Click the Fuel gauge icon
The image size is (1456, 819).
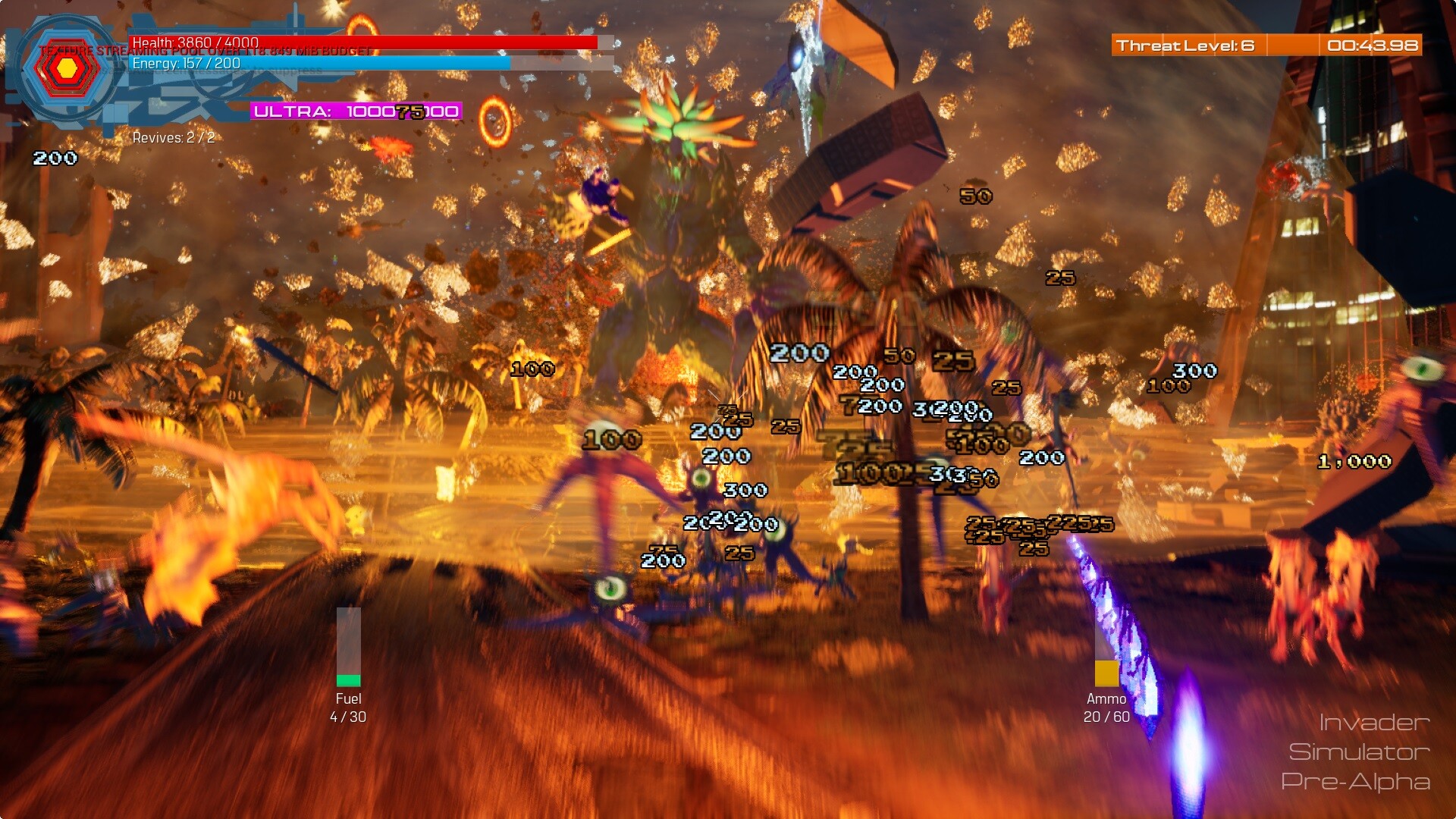coord(348,648)
